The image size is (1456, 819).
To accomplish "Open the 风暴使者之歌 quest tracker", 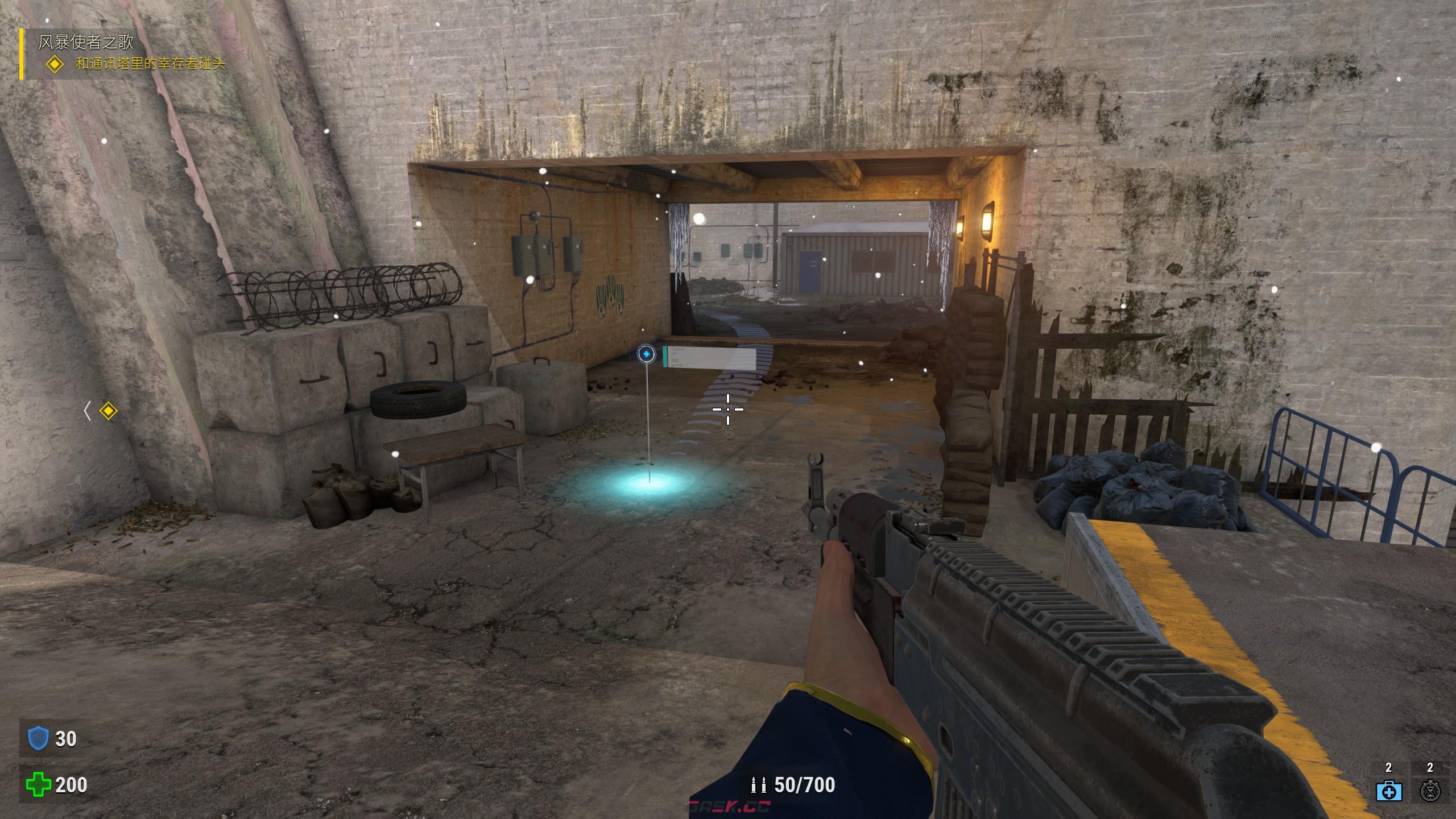I will coord(86,42).
